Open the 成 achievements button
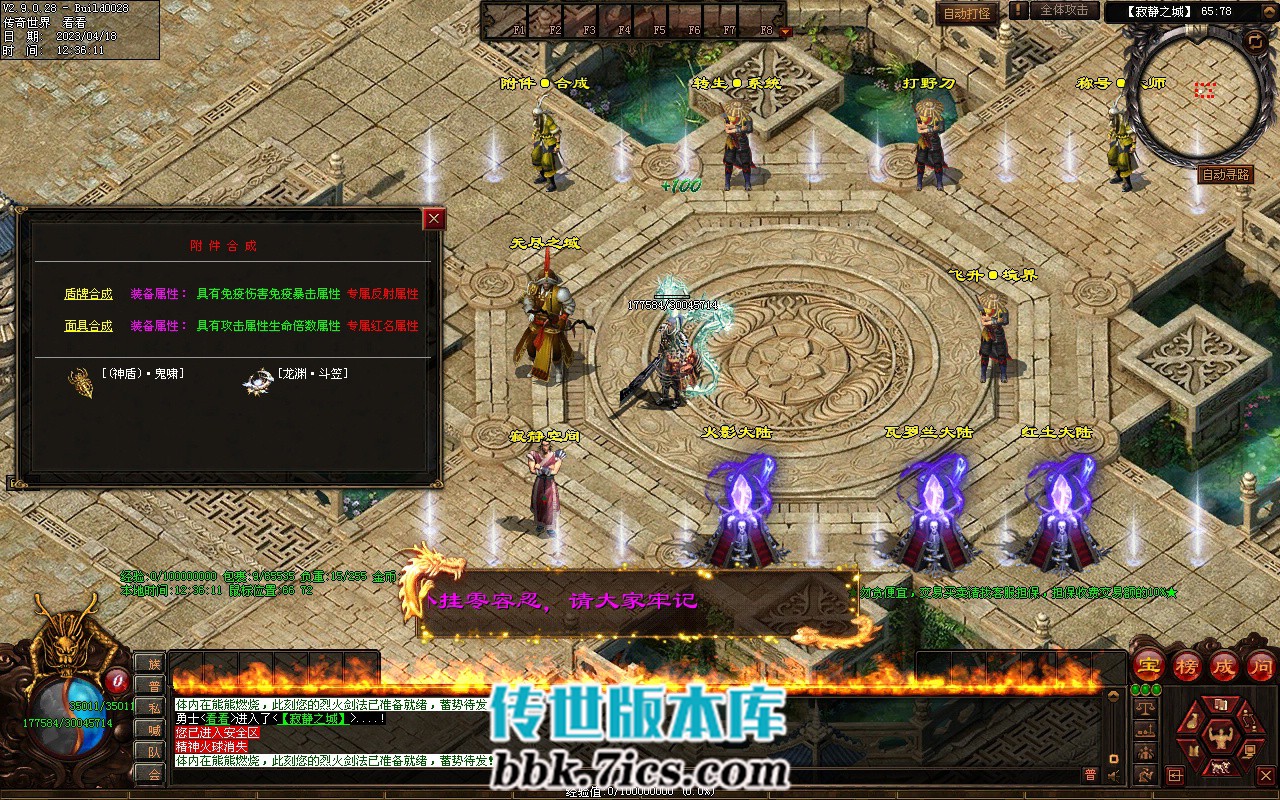The height and width of the screenshot is (800, 1280). [x=1225, y=665]
